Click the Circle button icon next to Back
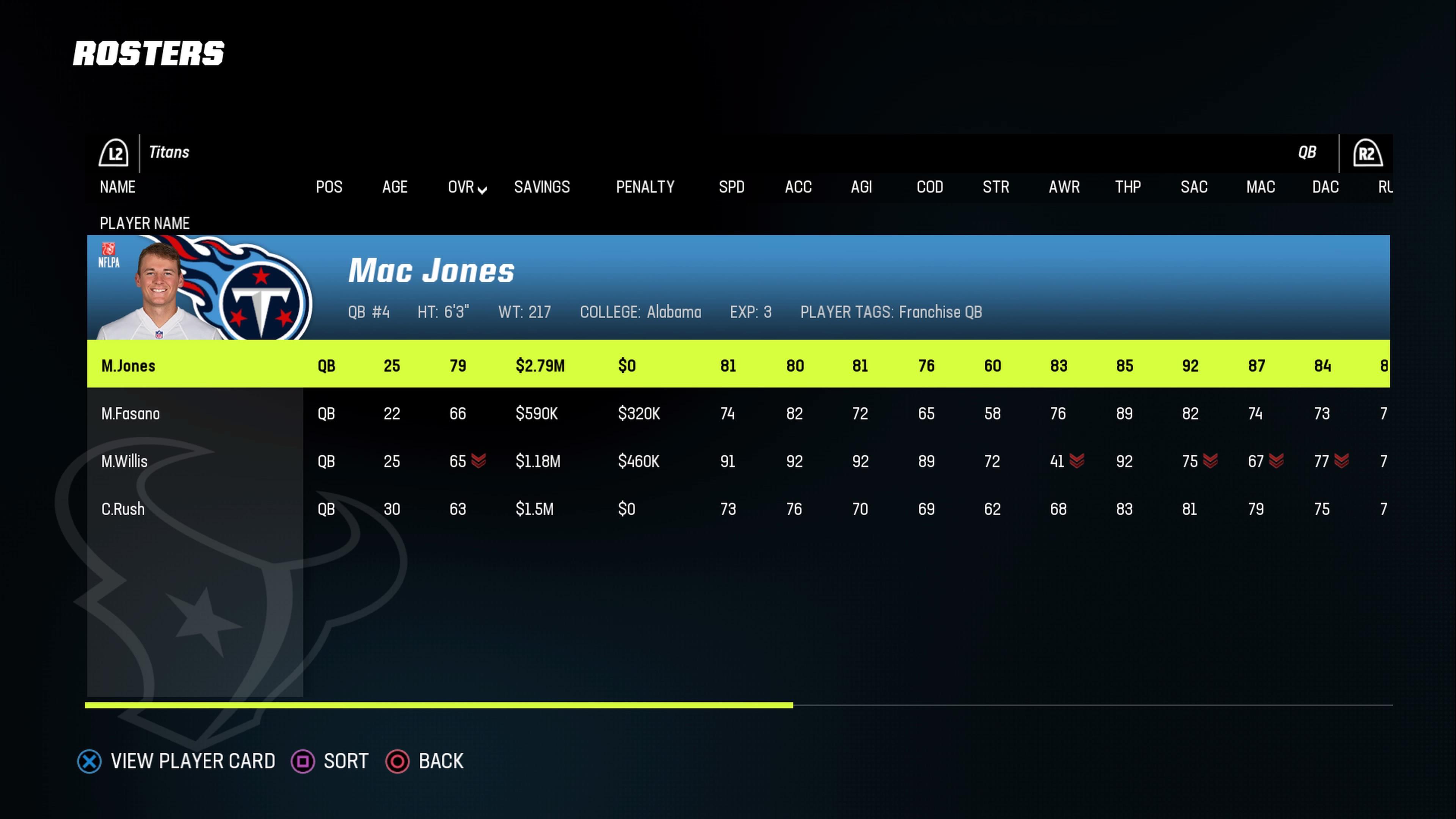The width and height of the screenshot is (1456, 819). [x=399, y=761]
